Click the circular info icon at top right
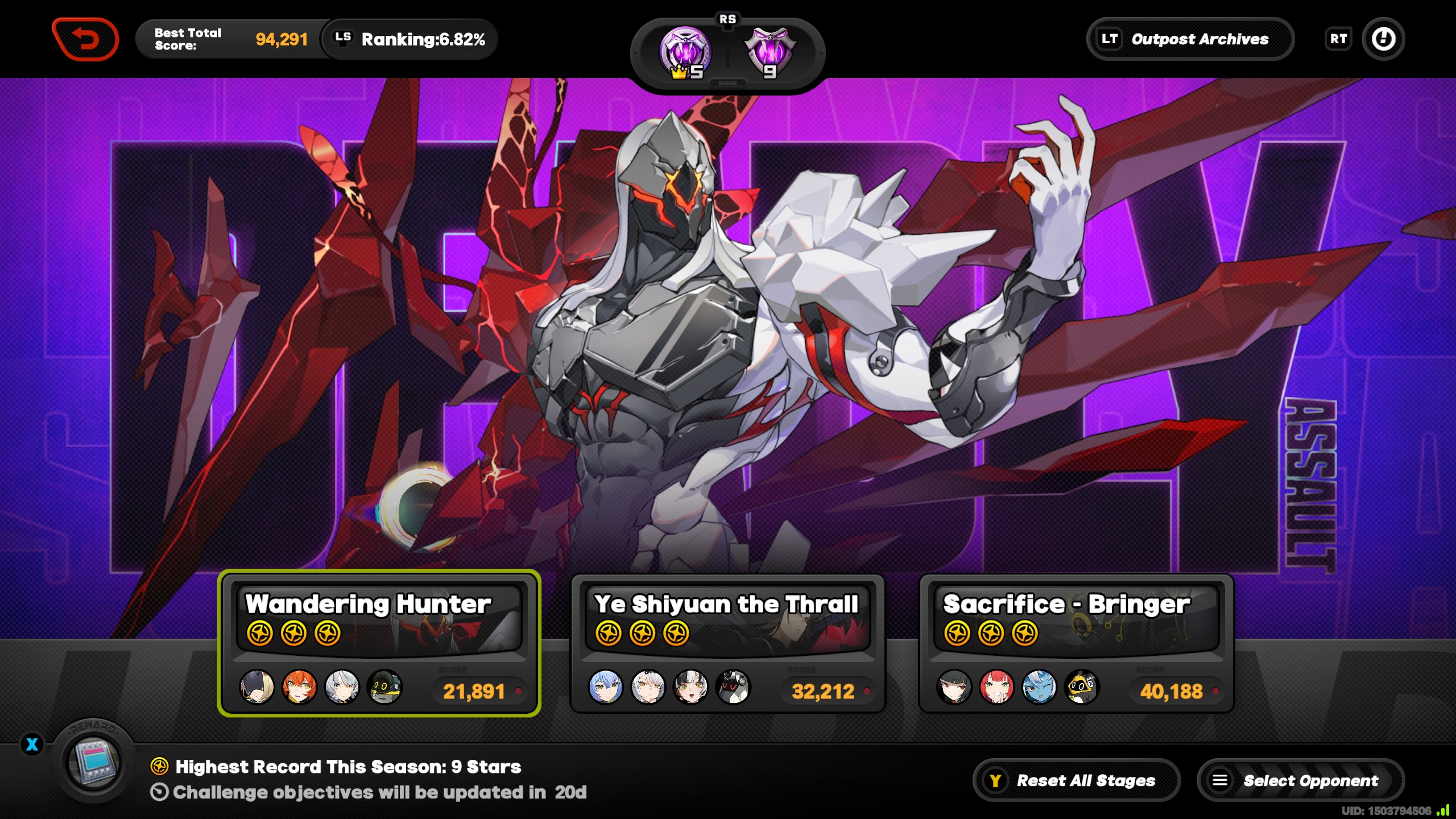The height and width of the screenshot is (819, 1456). coord(1383,39)
